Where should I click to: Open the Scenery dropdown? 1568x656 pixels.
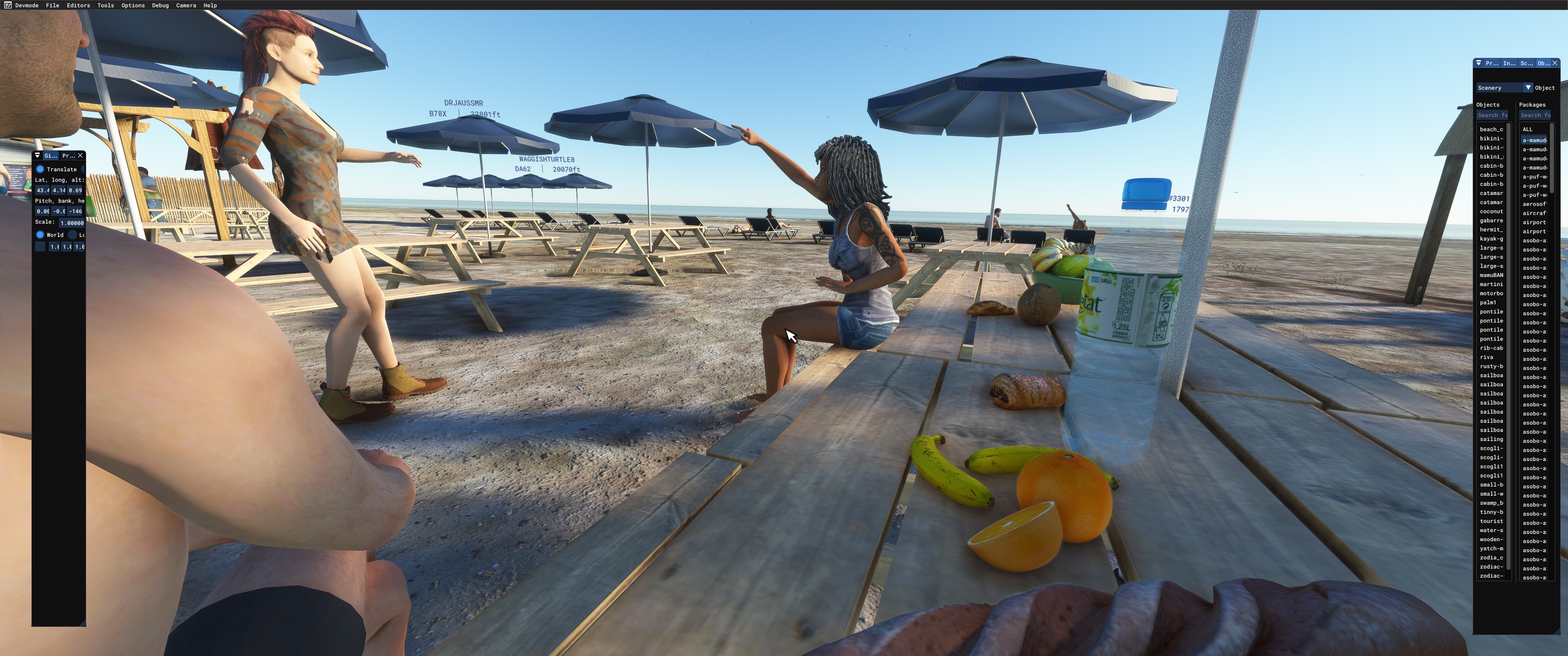1504,87
